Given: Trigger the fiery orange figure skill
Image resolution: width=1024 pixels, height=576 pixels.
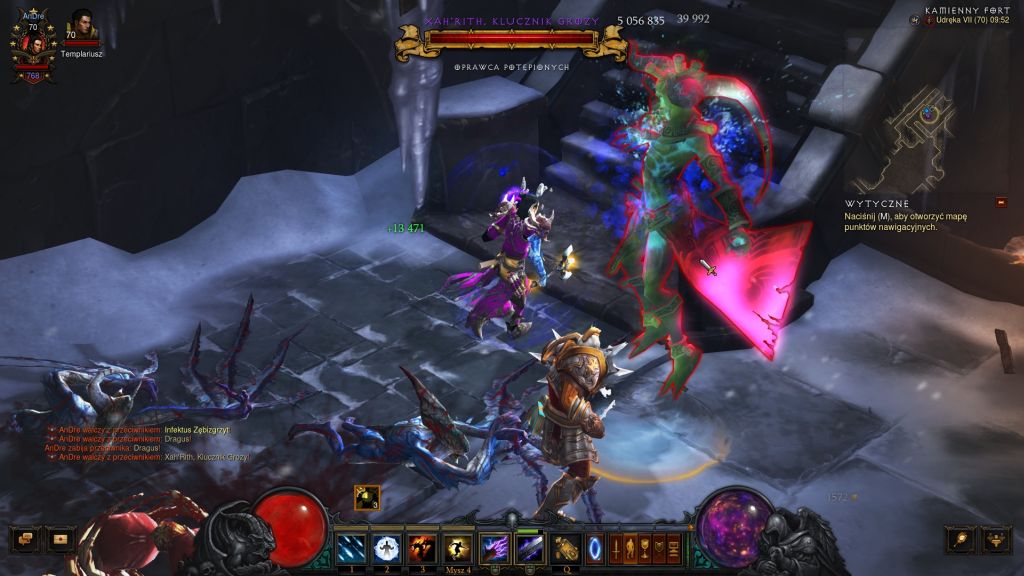Looking at the screenshot, I should (x=421, y=548).
